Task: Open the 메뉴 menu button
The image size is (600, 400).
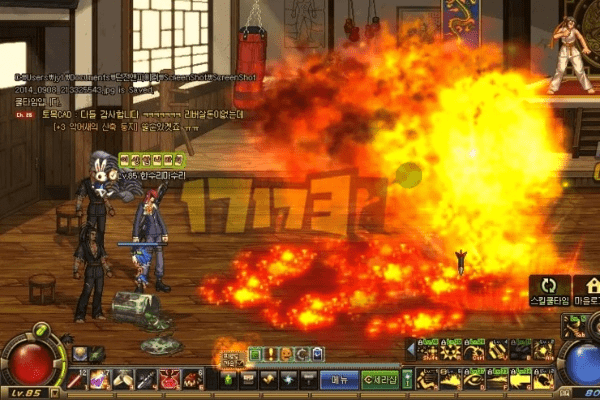Action: [x=339, y=379]
